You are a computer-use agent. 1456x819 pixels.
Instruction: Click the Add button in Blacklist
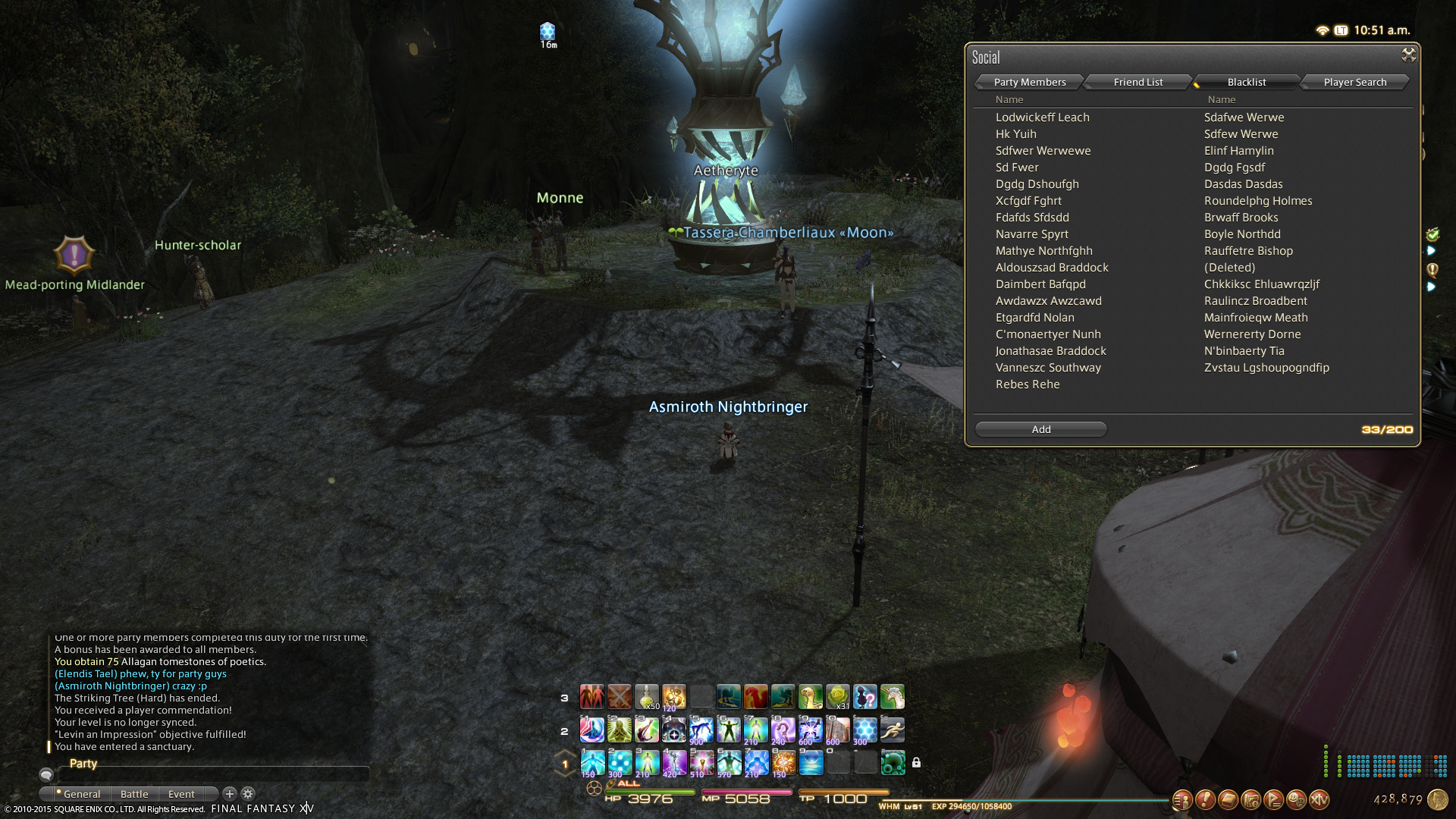[x=1040, y=429]
